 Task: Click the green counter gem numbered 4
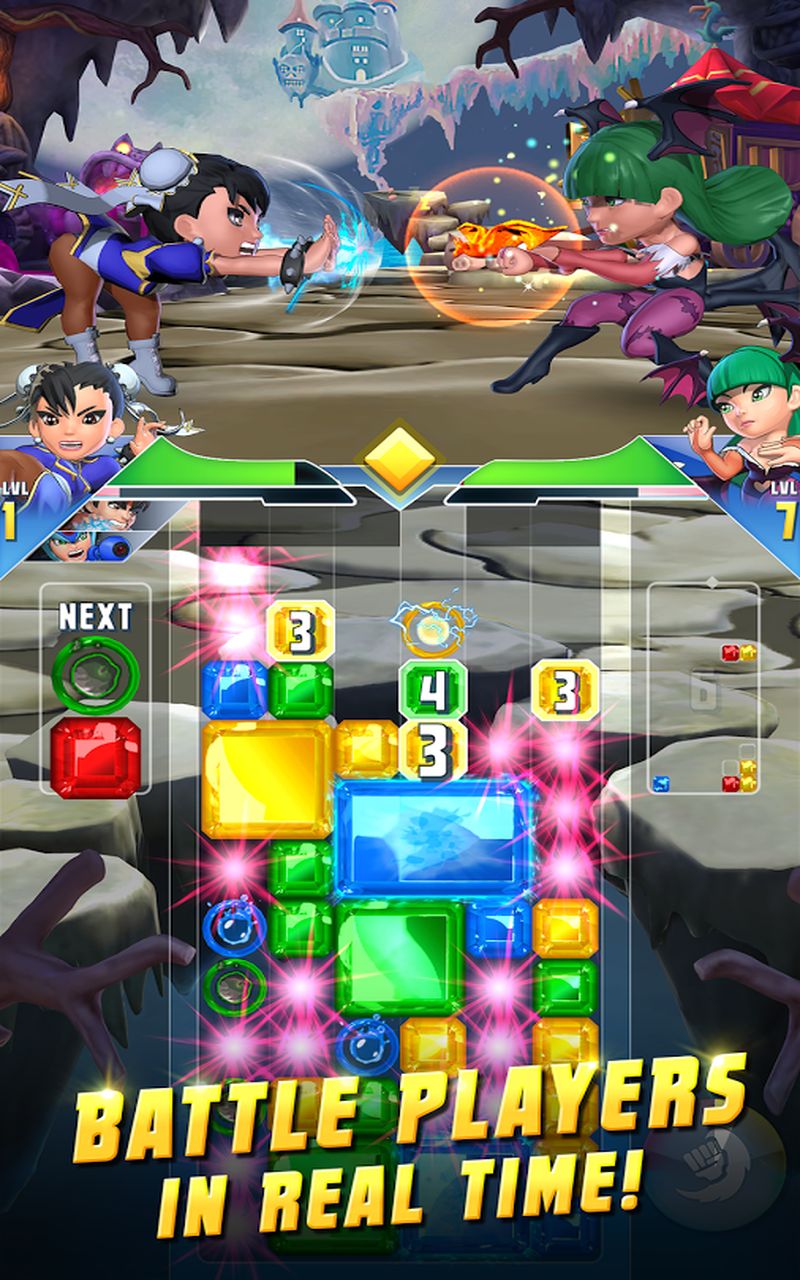(x=433, y=689)
